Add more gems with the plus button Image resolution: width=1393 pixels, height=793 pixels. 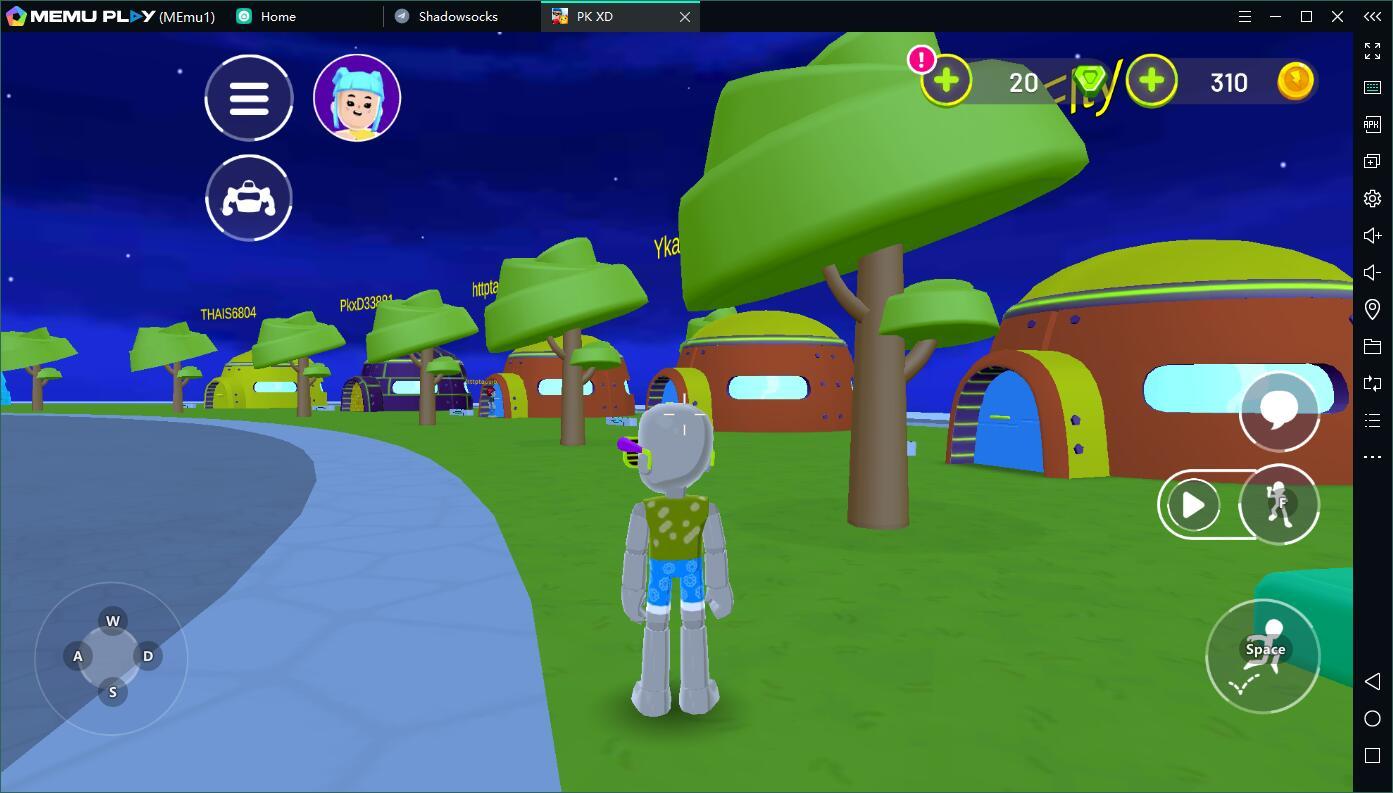[946, 81]
